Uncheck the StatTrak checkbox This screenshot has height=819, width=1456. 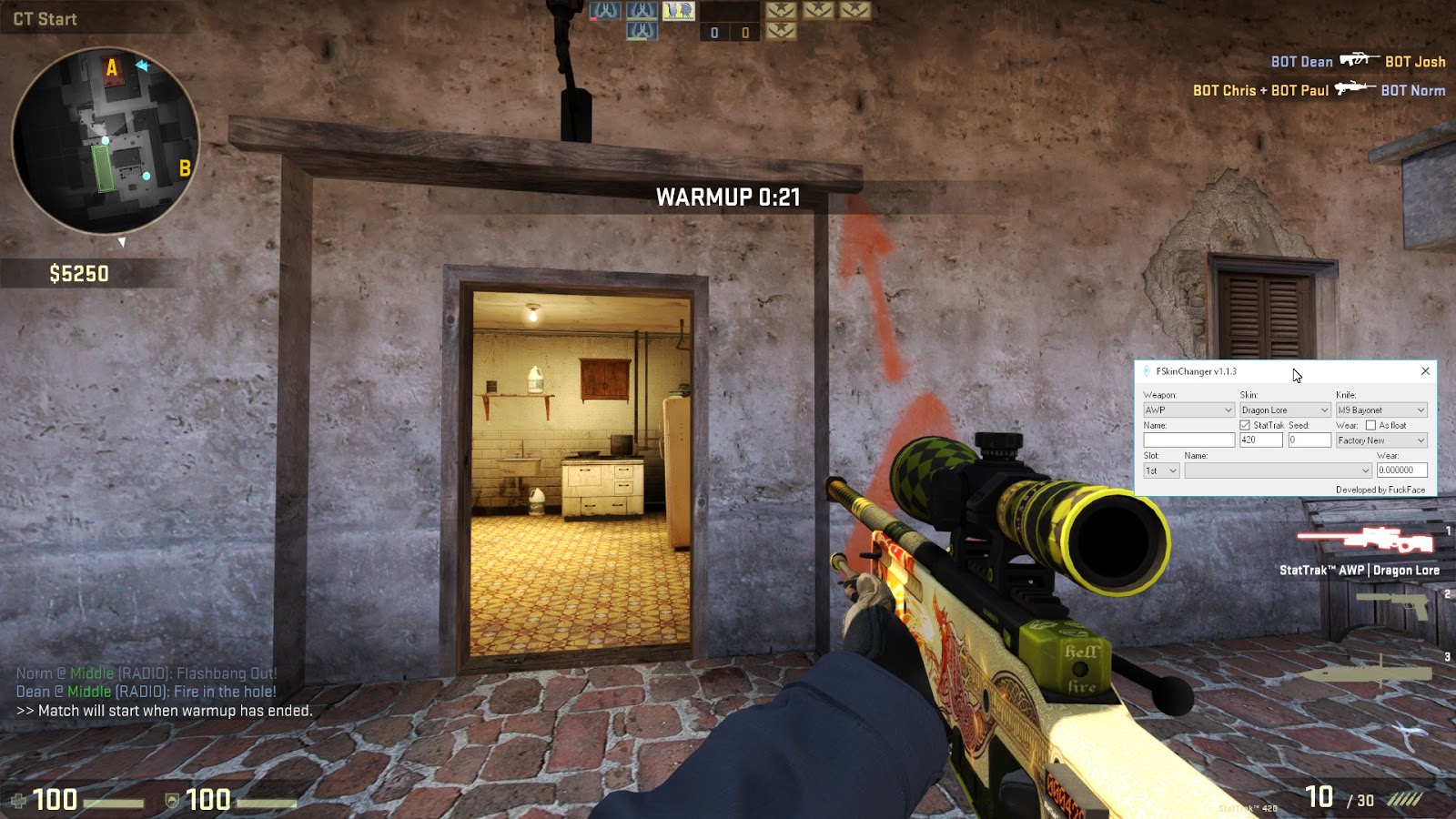pyautogui.click(x=1244, y=426)
